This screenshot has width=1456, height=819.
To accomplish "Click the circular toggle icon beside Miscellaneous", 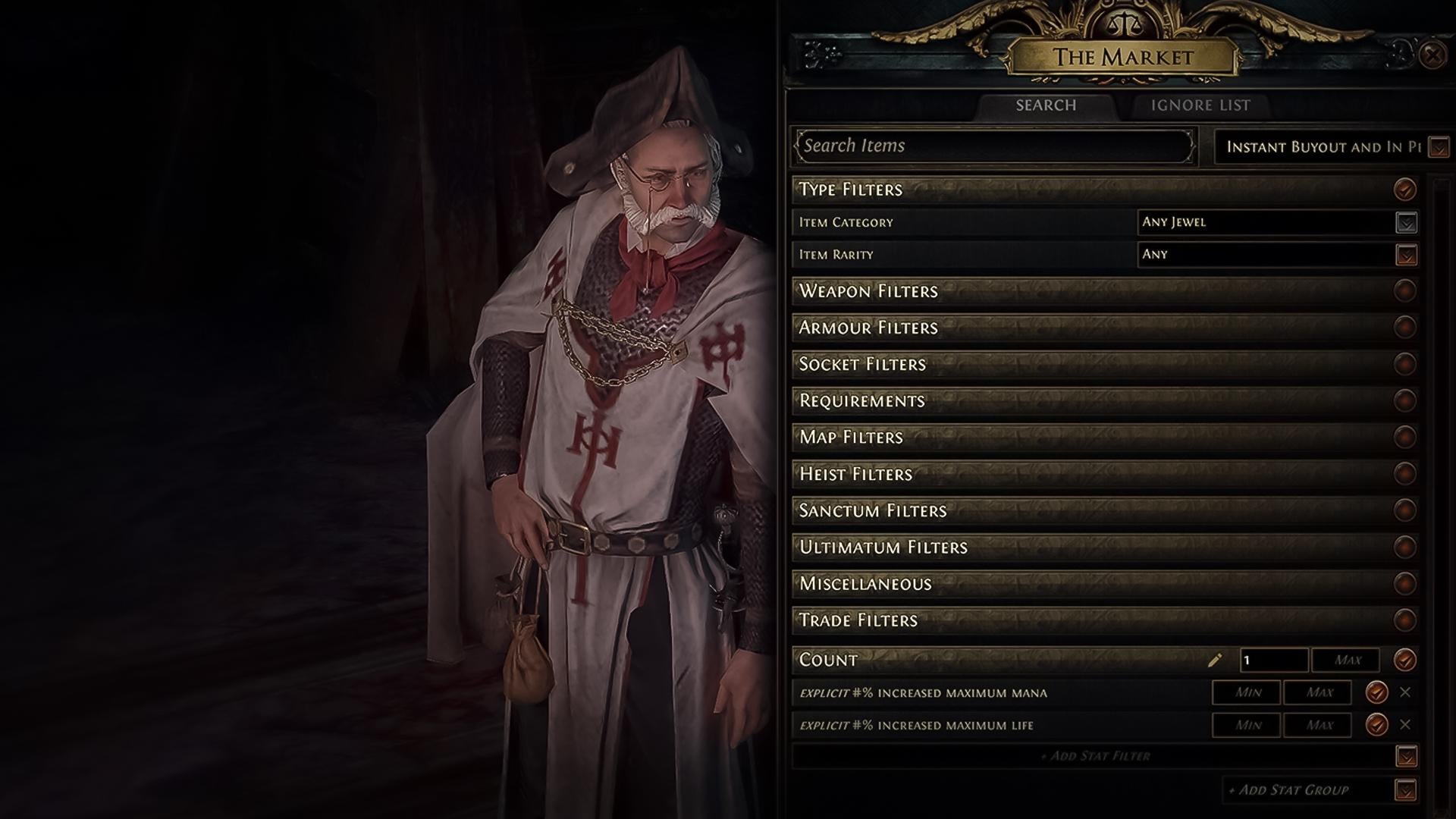I will point(1404,584).
